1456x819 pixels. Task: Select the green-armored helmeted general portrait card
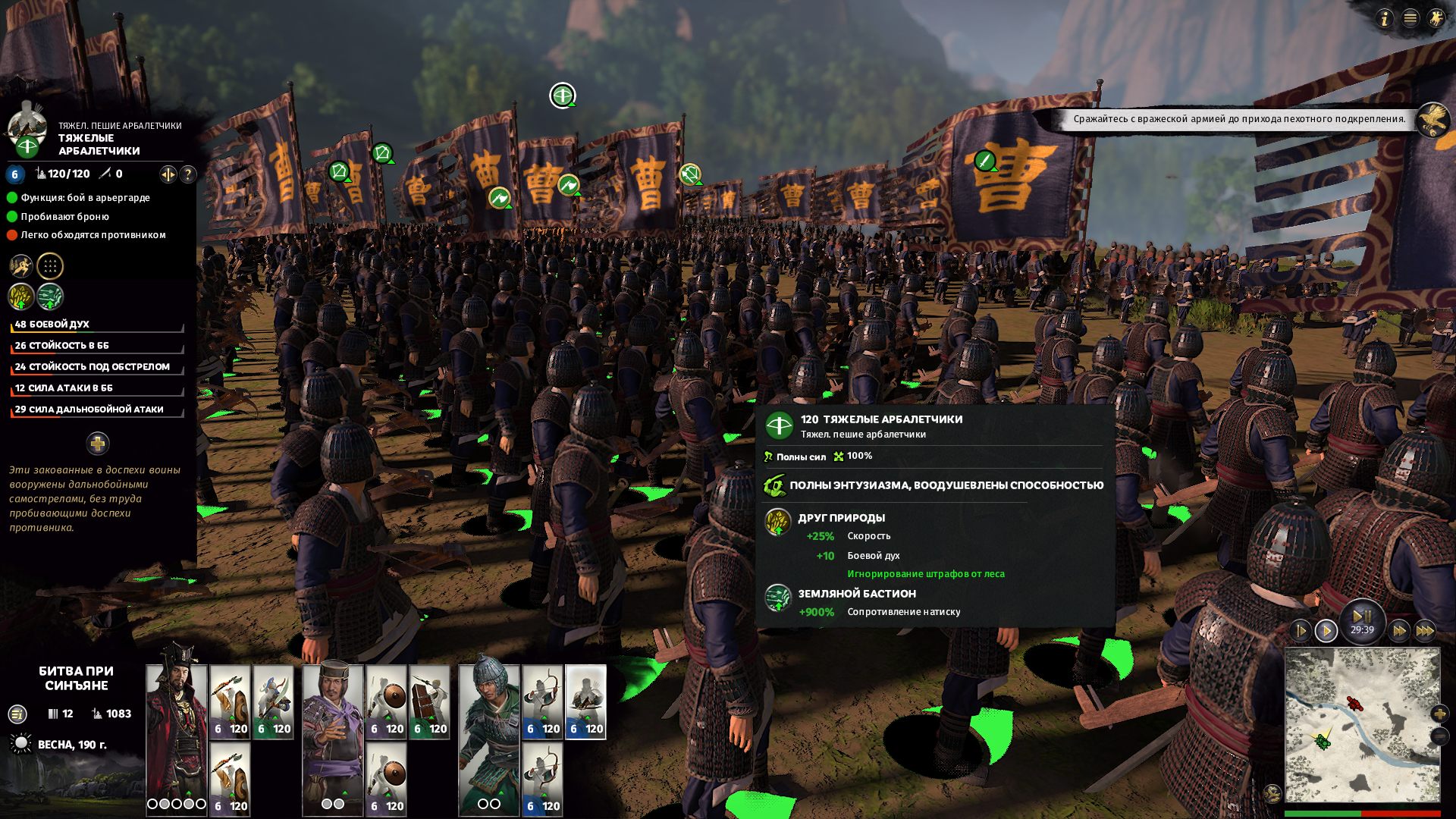coord(489,728)
